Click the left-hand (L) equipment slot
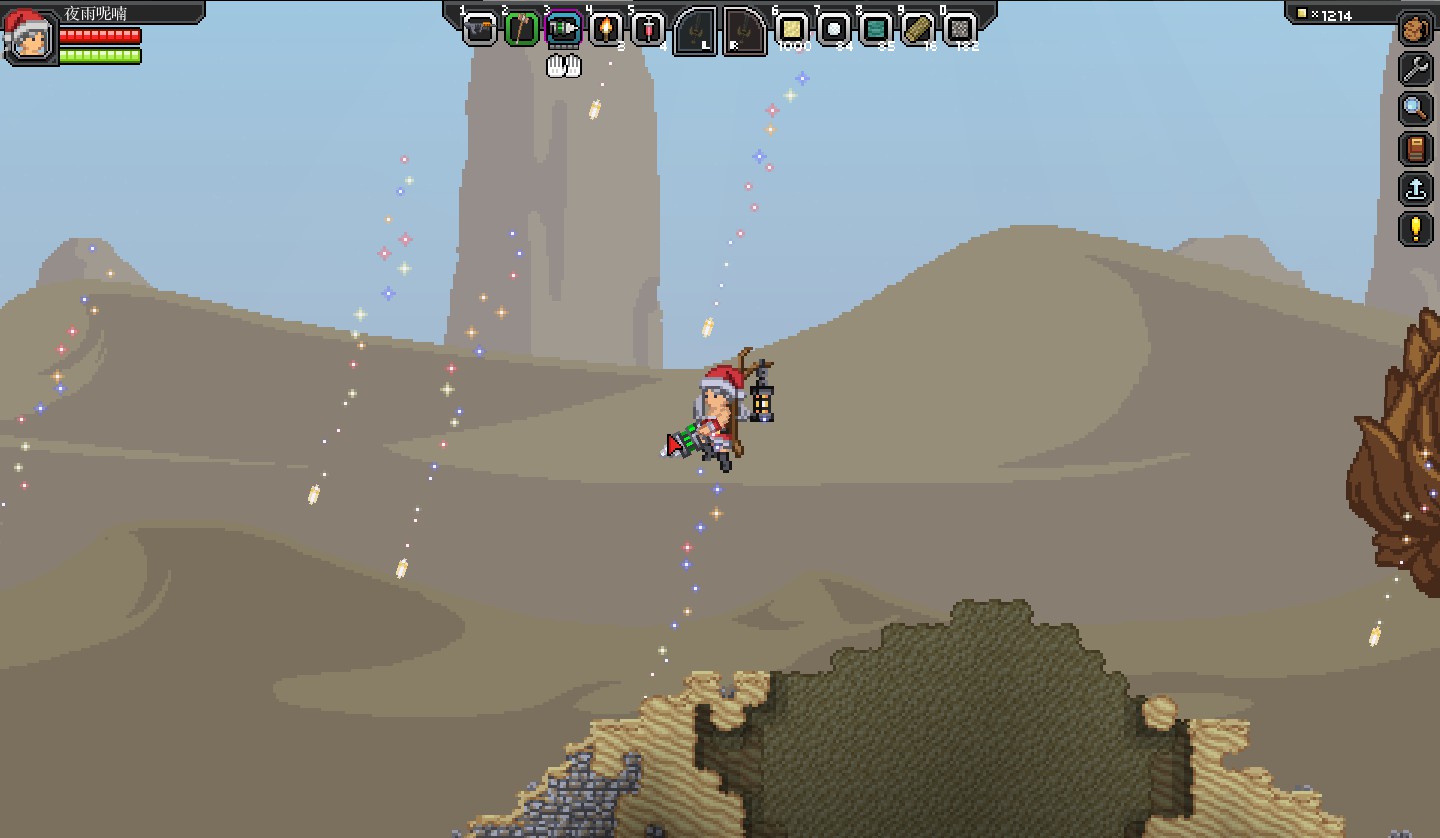The width and height of the screenshot is (1440, 838). [695, 31]
